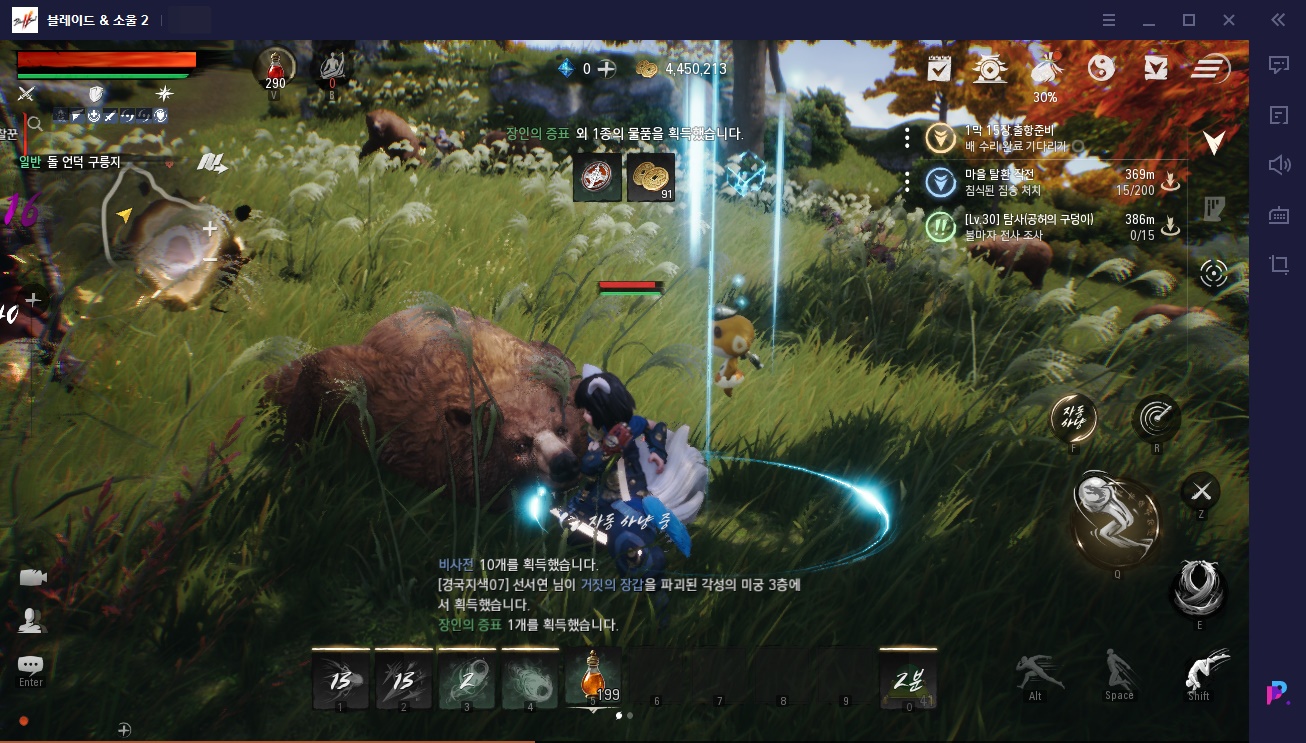Screen dimensions: 1306x743
Task: Use the orange potion in hotbar slot 5
Action: point(592,678)
